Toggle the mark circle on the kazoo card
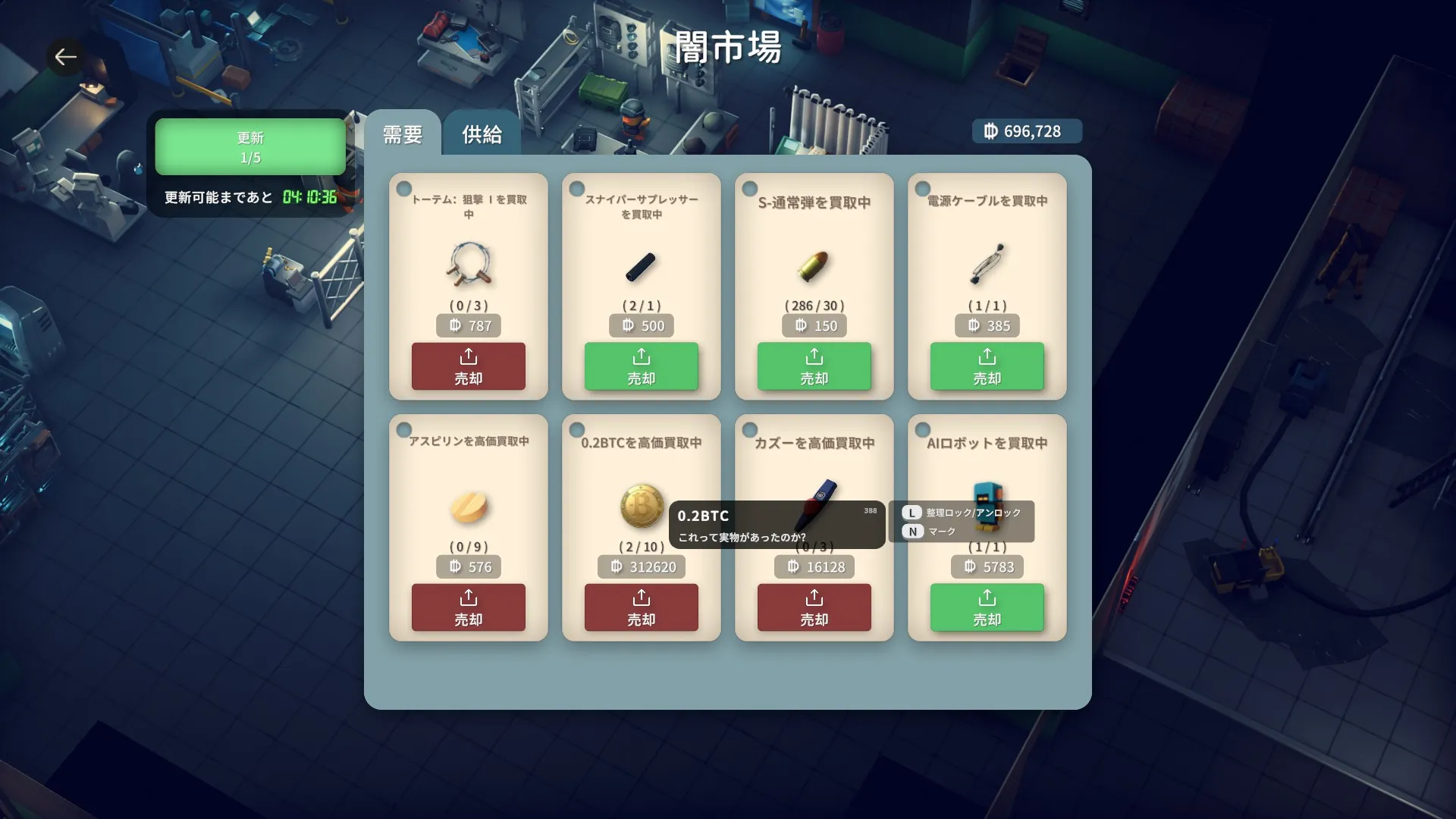The width and height of the screenshot is (1456, 819). 750,428
